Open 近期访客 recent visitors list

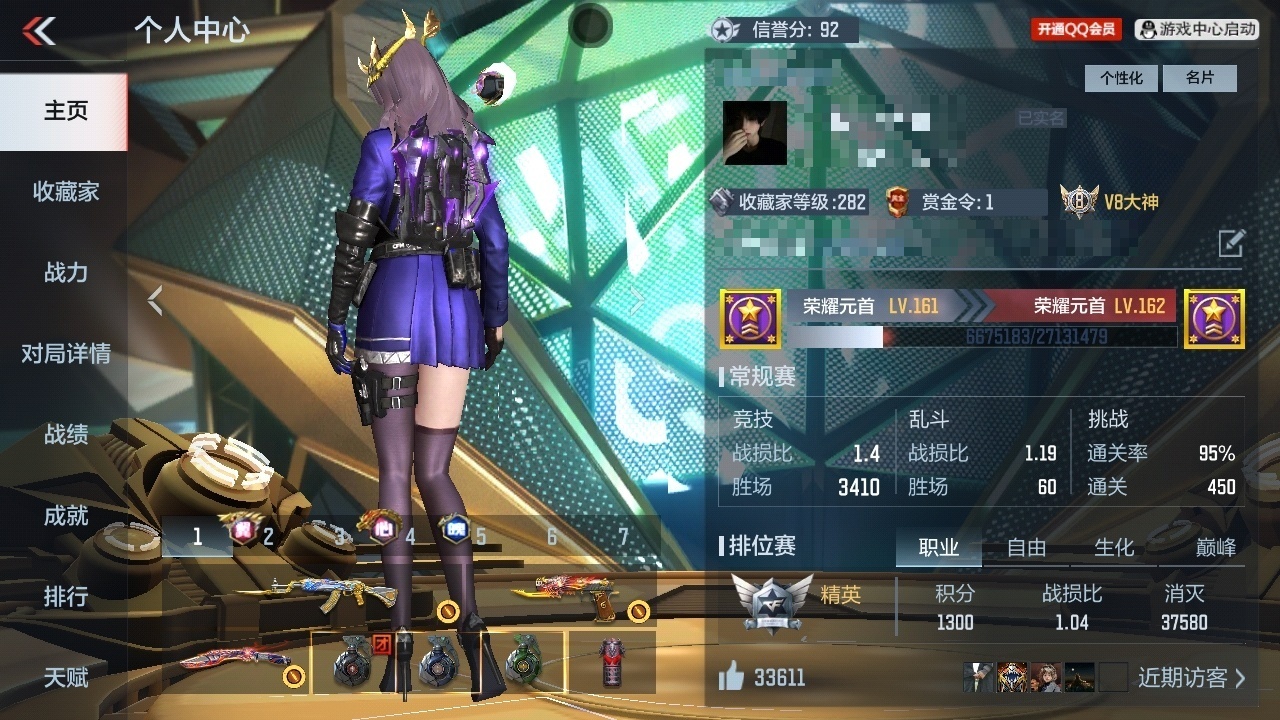click(x=1192, y=678)
